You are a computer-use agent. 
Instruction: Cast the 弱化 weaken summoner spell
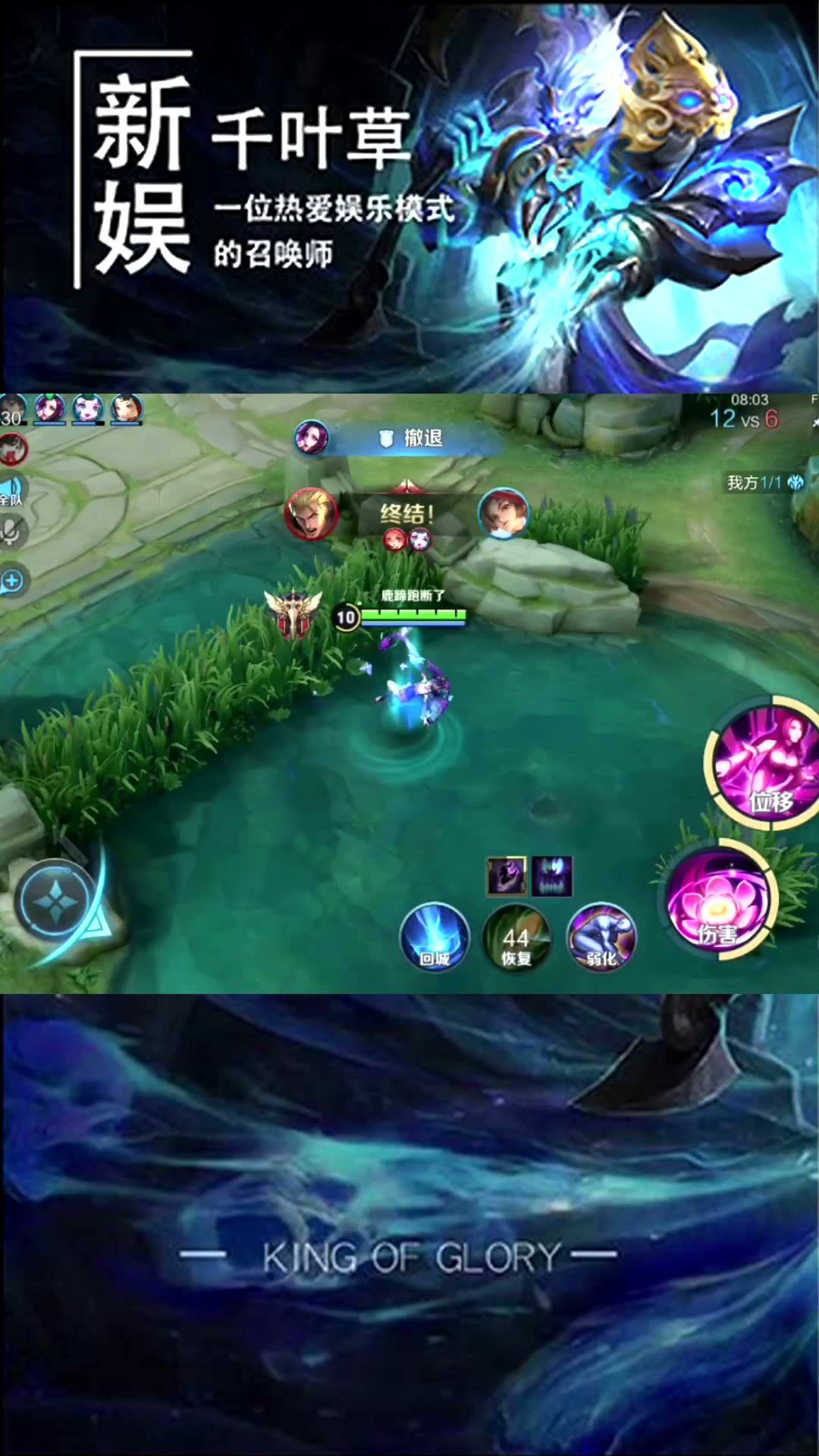pos(601,938)
